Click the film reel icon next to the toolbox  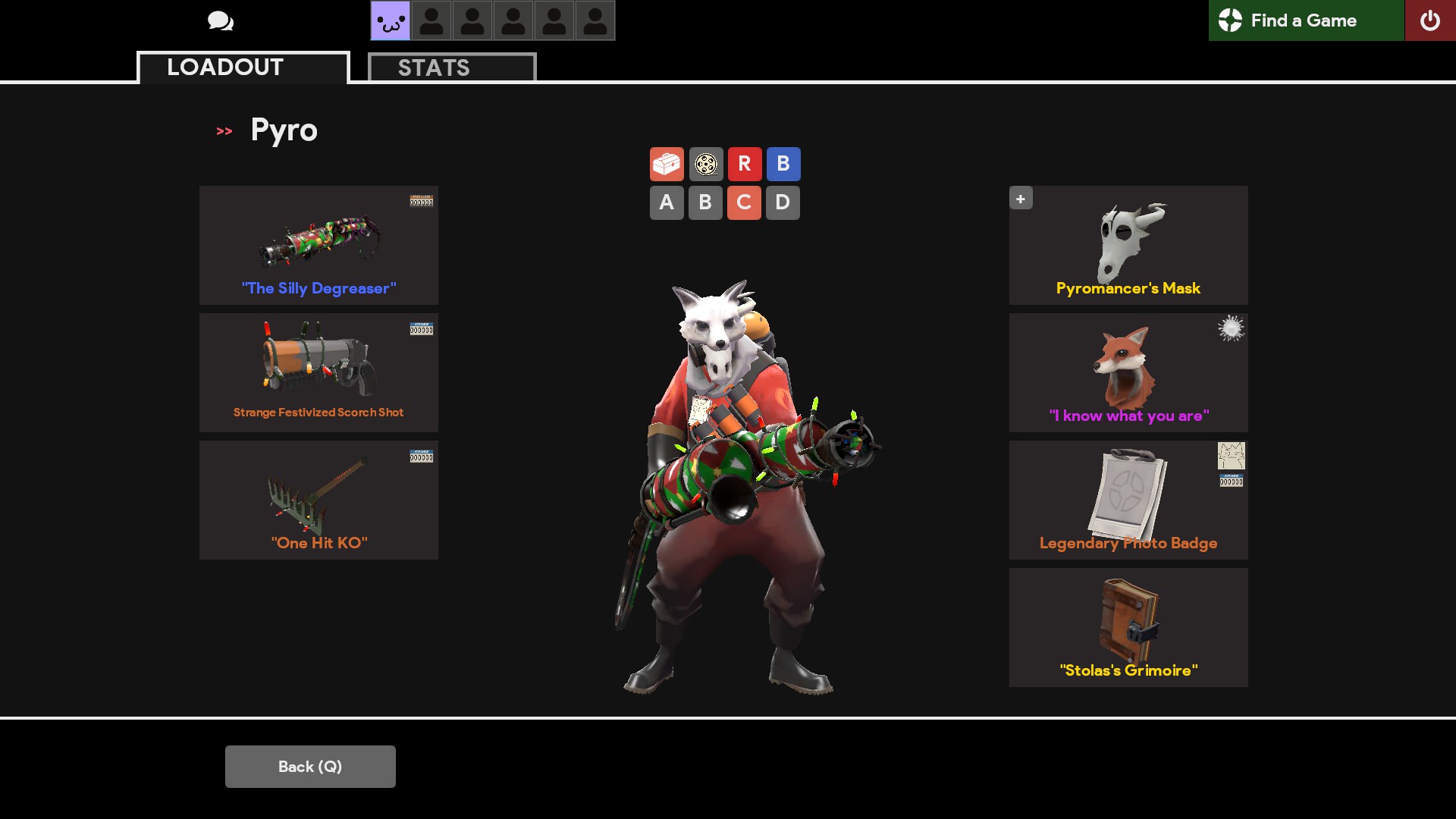point(705,164)
